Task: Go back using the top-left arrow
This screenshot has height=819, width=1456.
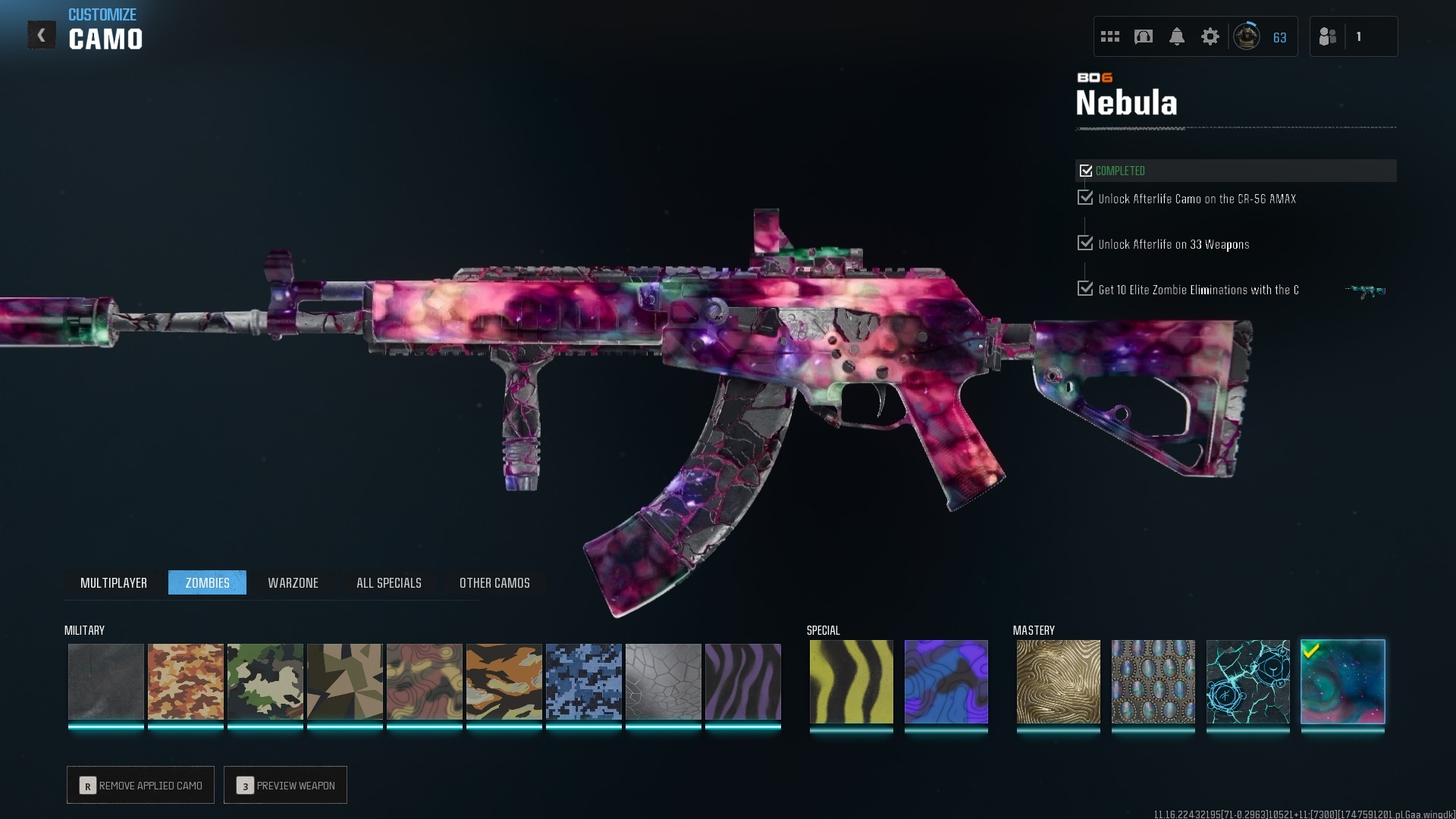Action: tap(42, 35)
